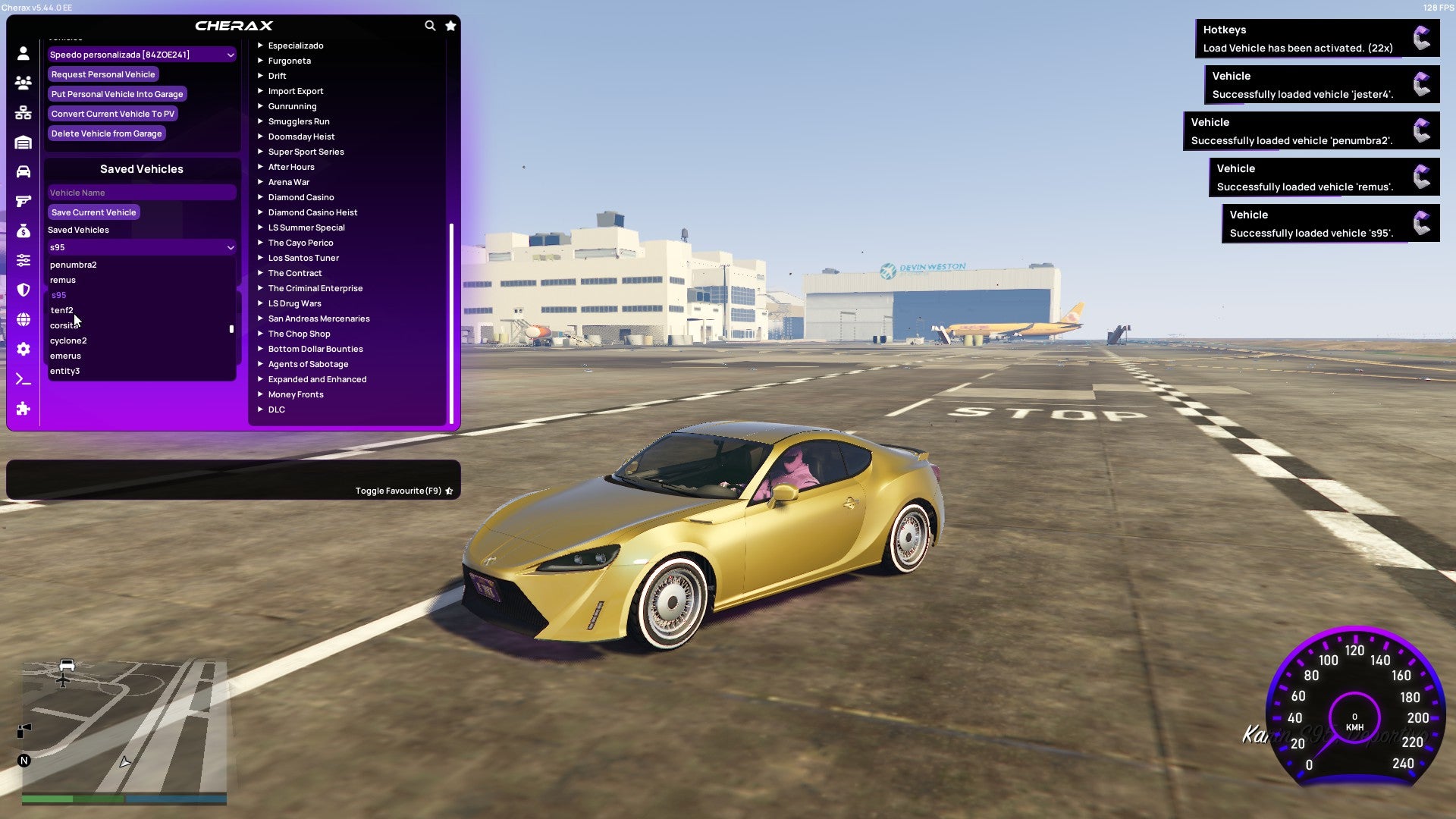The width and height of the screenshot is (1456, 819).
Task: Open the money bag recovery icon
Action: [x=23, y=231]
